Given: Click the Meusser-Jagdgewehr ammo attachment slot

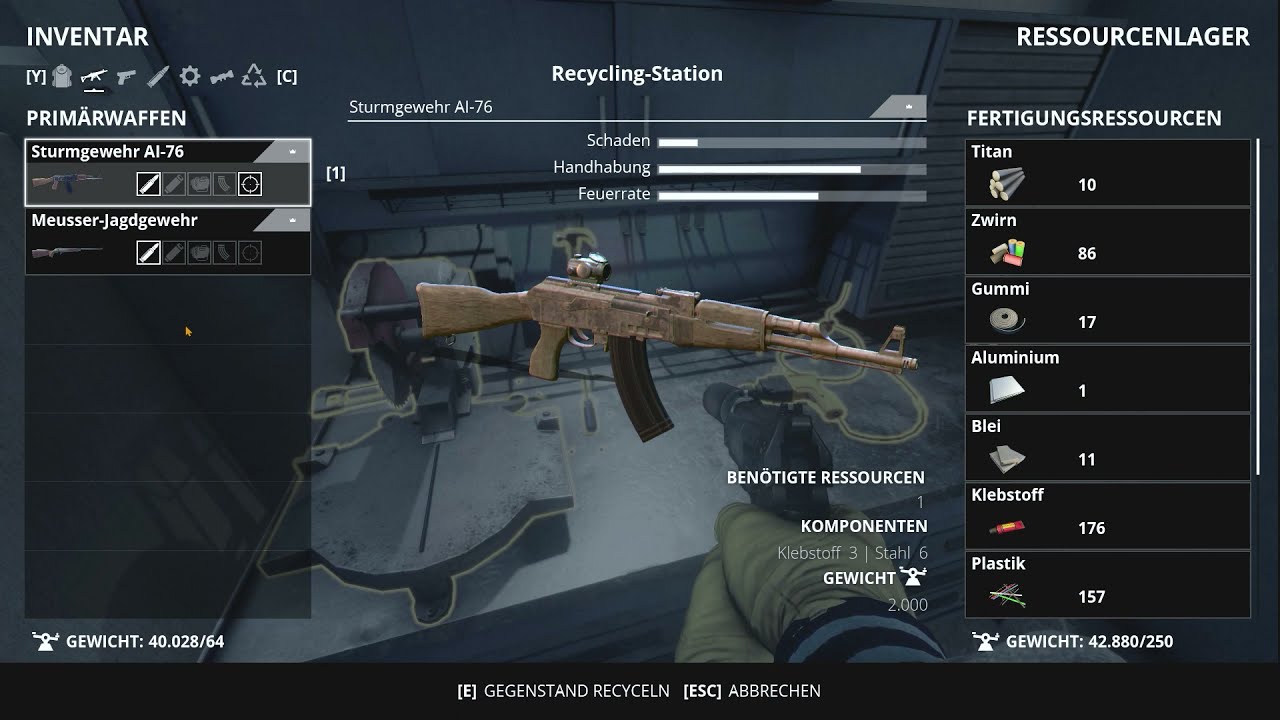Looking at the screenshot, I should pyautogui.click(x=149, y=253).
